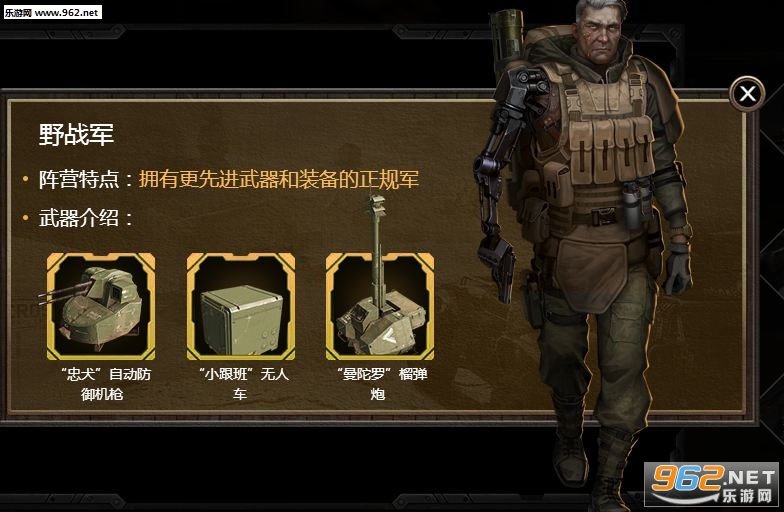Close the 野战军 faction info panel

point(747,94)
